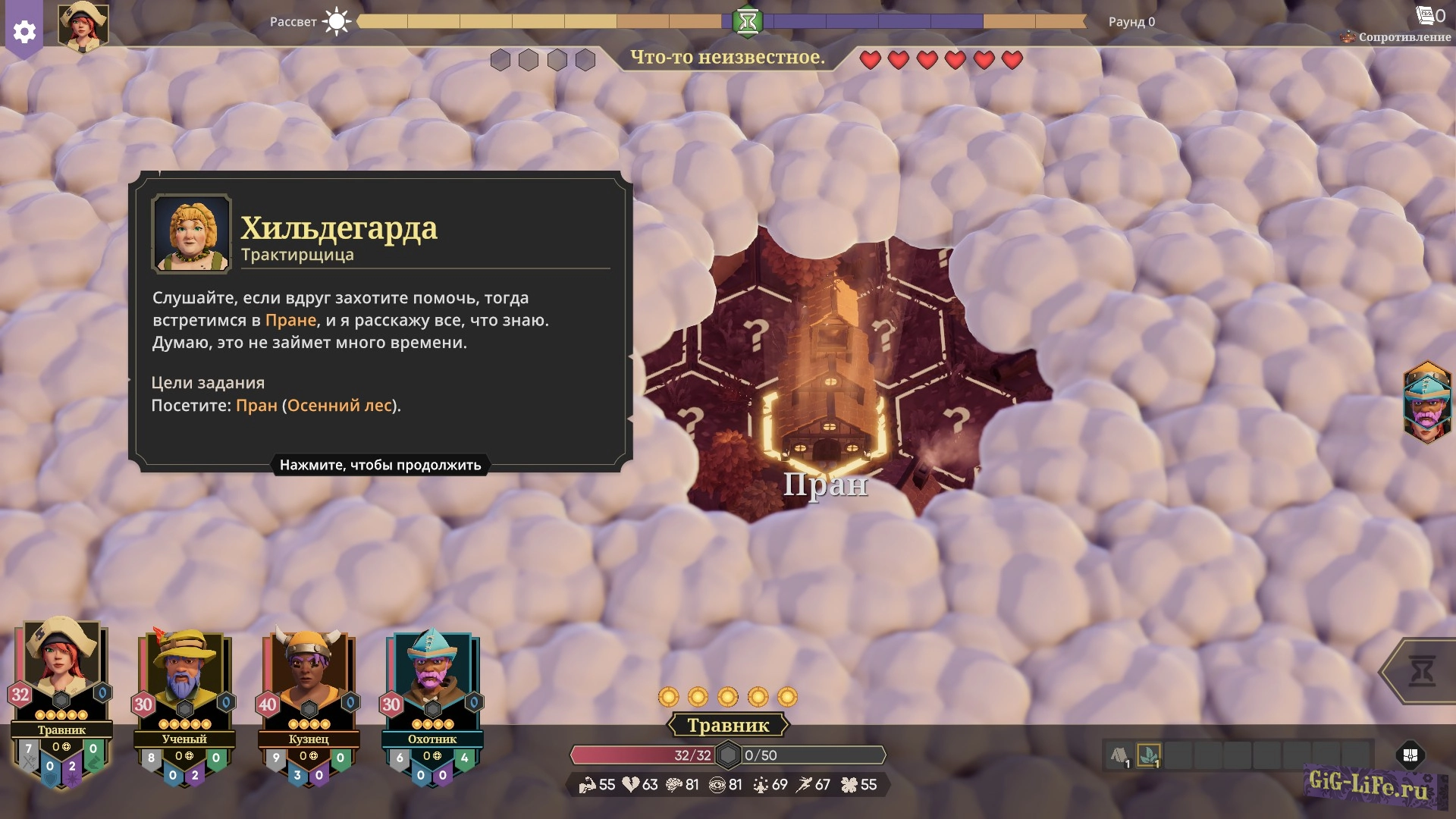Select the herb leaf item slot
The image size is (1456, 819).
pos(1149,755)
